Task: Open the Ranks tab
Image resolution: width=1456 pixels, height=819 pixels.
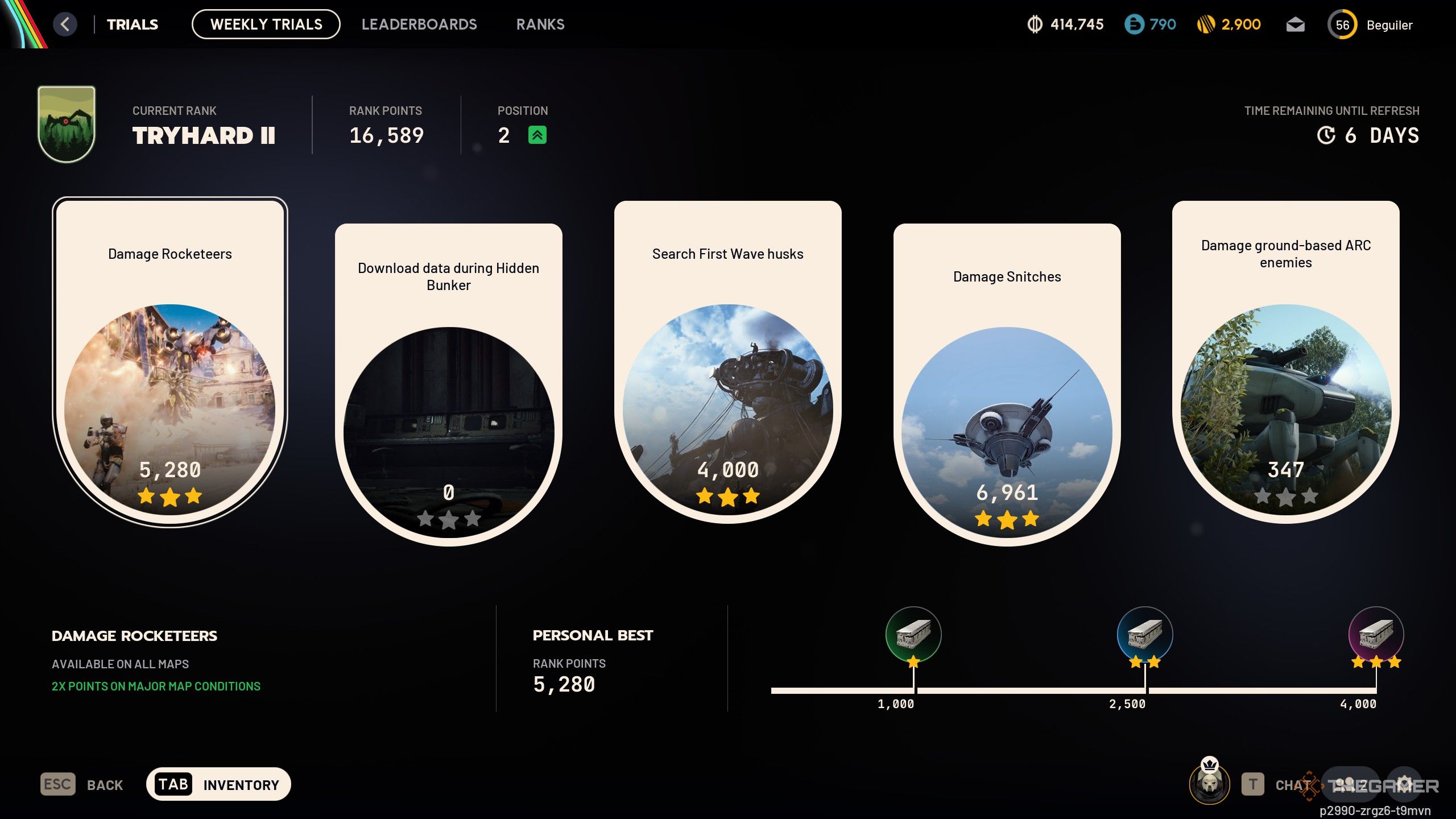Action: tap(540, 24)
